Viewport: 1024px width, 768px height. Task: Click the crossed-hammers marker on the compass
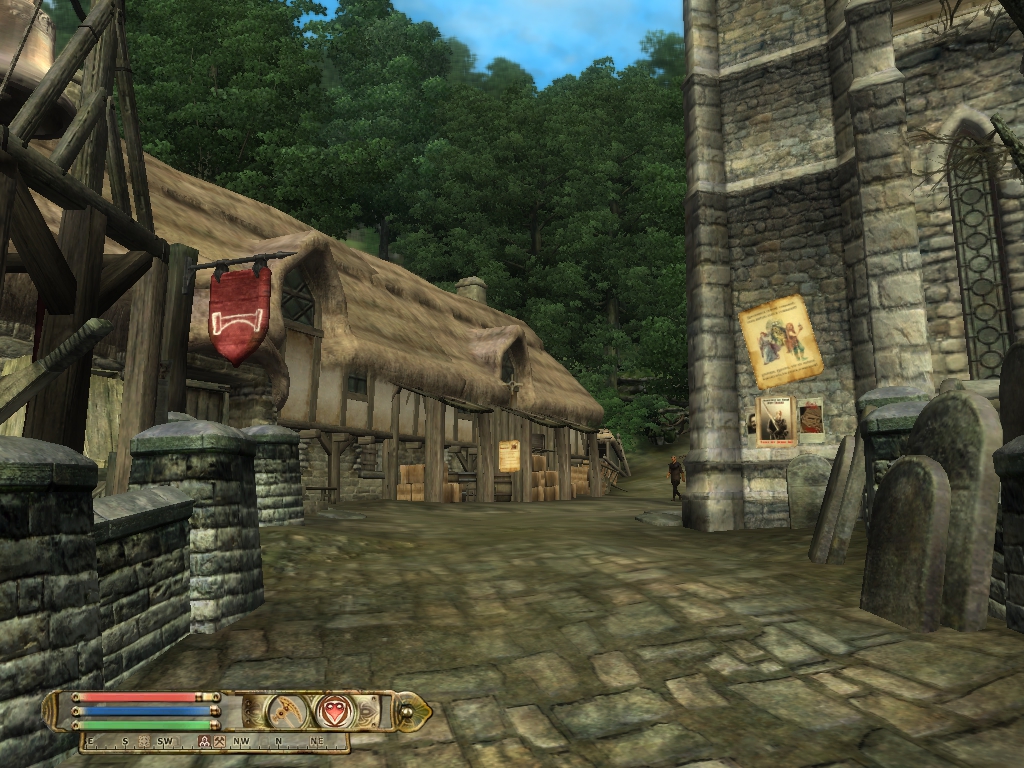coord(218,742)
